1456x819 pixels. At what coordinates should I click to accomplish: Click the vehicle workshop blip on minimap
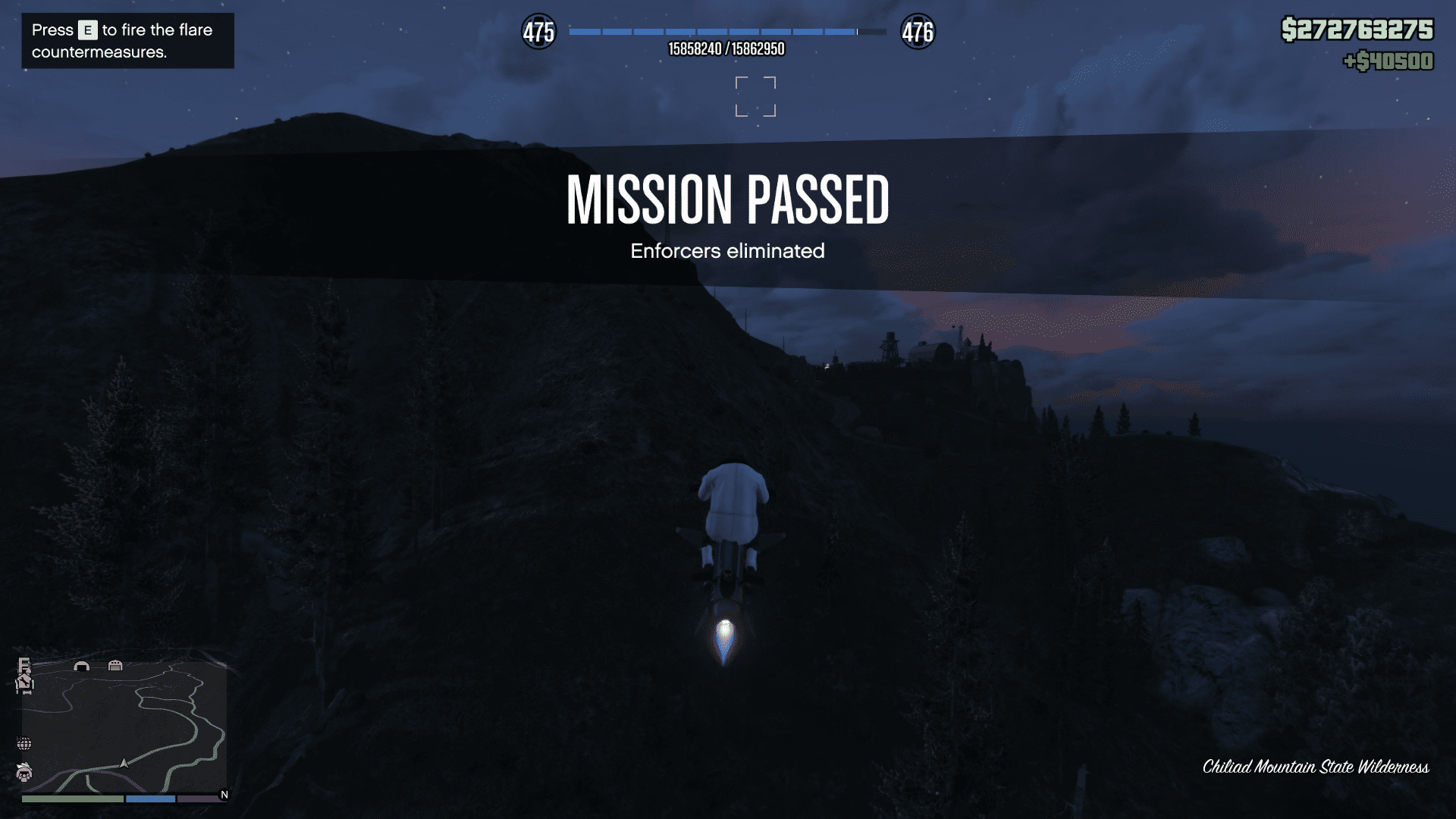tap(25, 682)
